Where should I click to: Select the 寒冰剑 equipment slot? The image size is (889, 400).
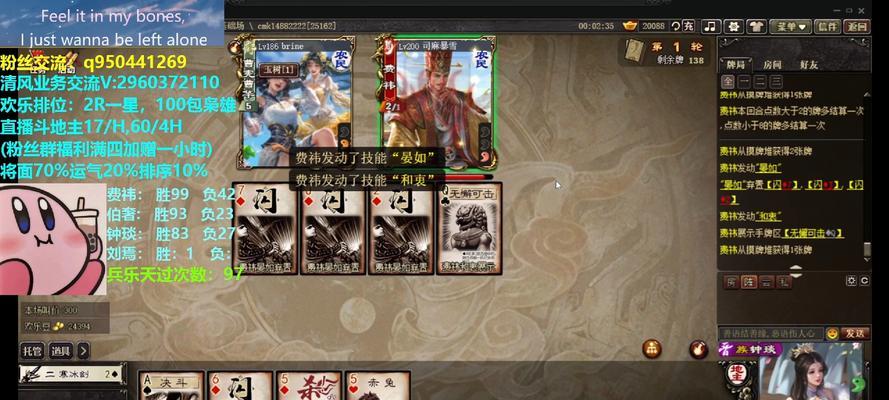[70, 375]
